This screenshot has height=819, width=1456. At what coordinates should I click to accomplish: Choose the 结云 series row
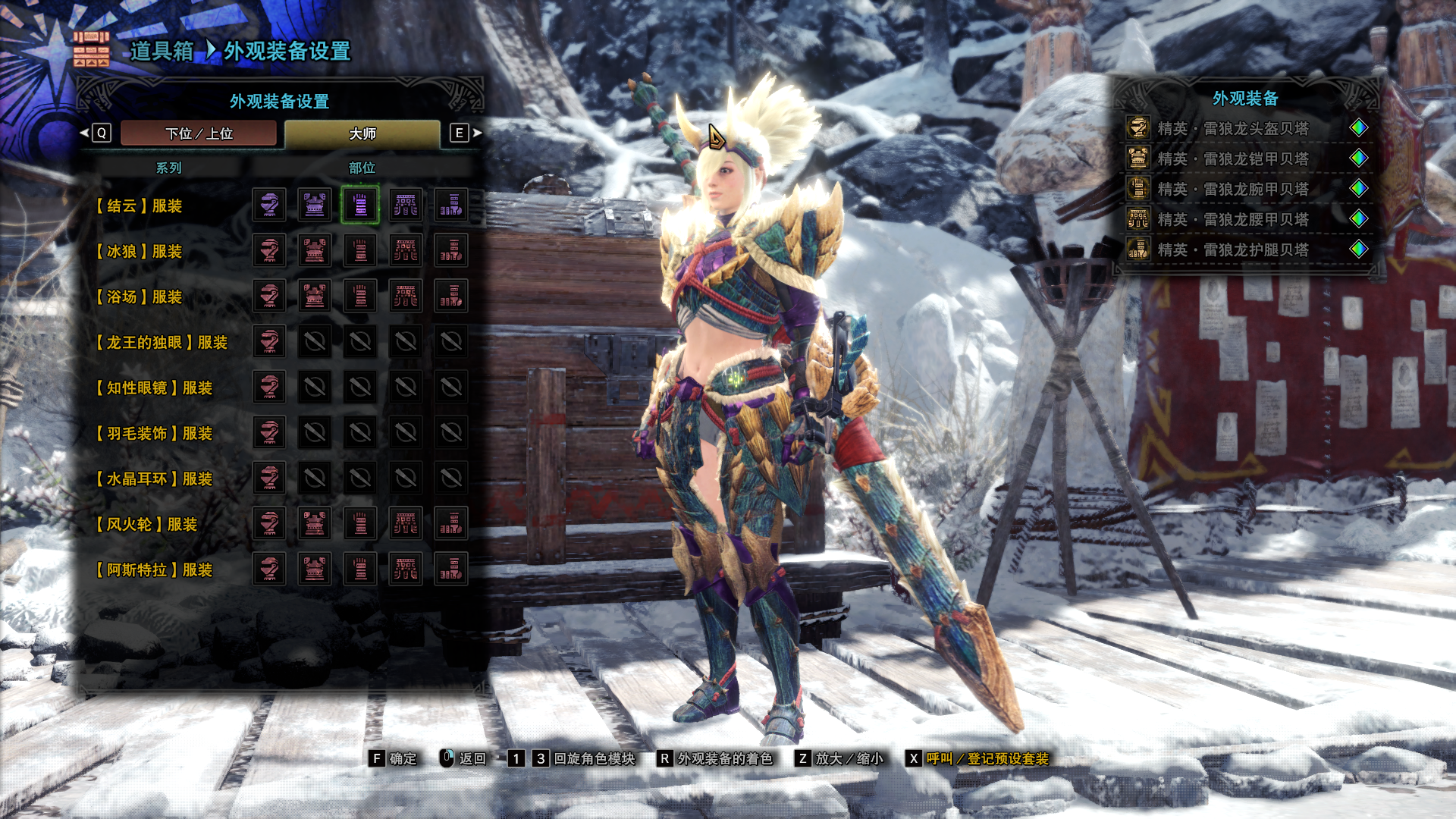140,206
